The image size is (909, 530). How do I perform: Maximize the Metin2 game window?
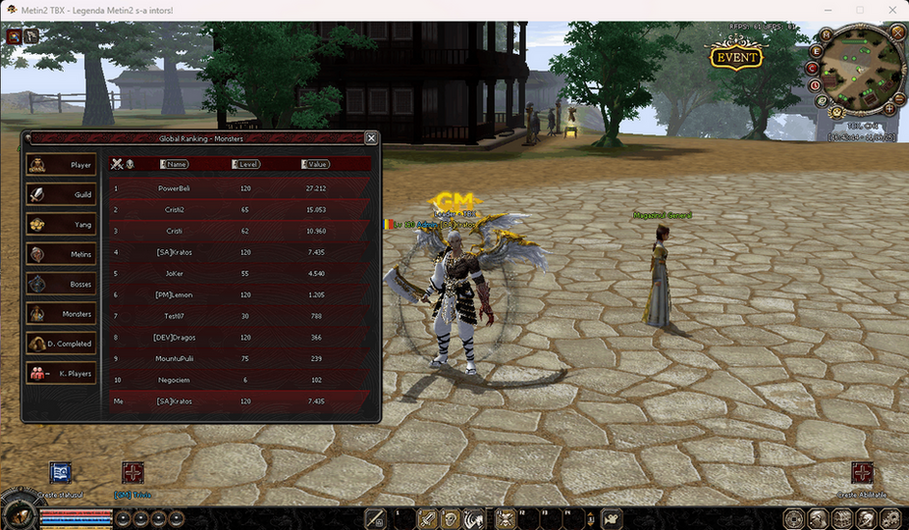coord(859,10)
